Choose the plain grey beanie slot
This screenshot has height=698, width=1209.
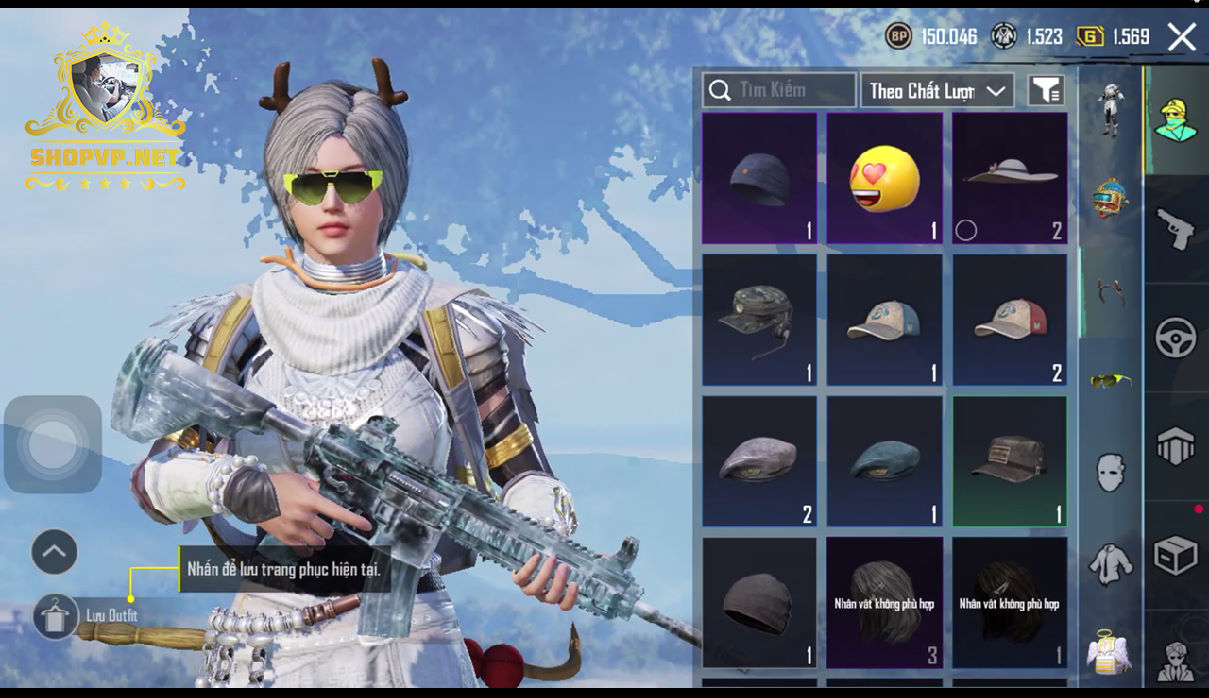tap(759, 602)
